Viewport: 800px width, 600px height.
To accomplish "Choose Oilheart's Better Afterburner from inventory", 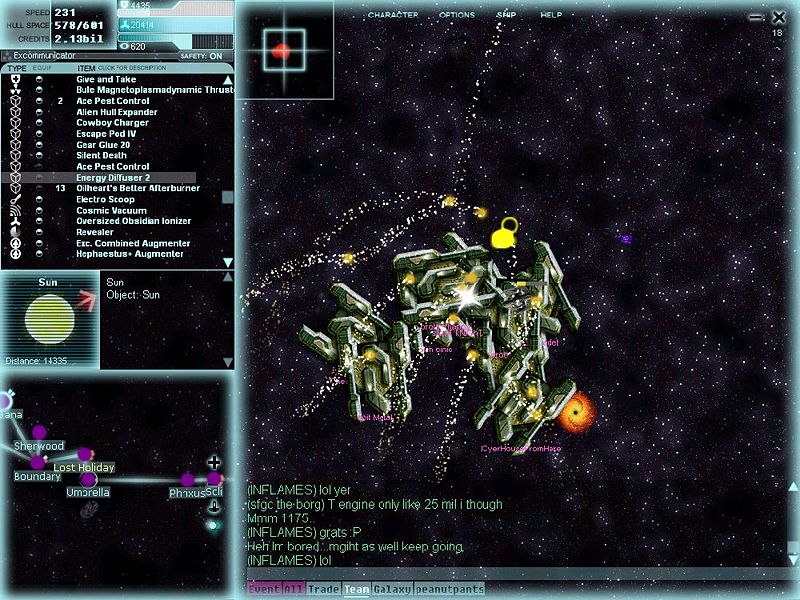I will pos(138,188).
